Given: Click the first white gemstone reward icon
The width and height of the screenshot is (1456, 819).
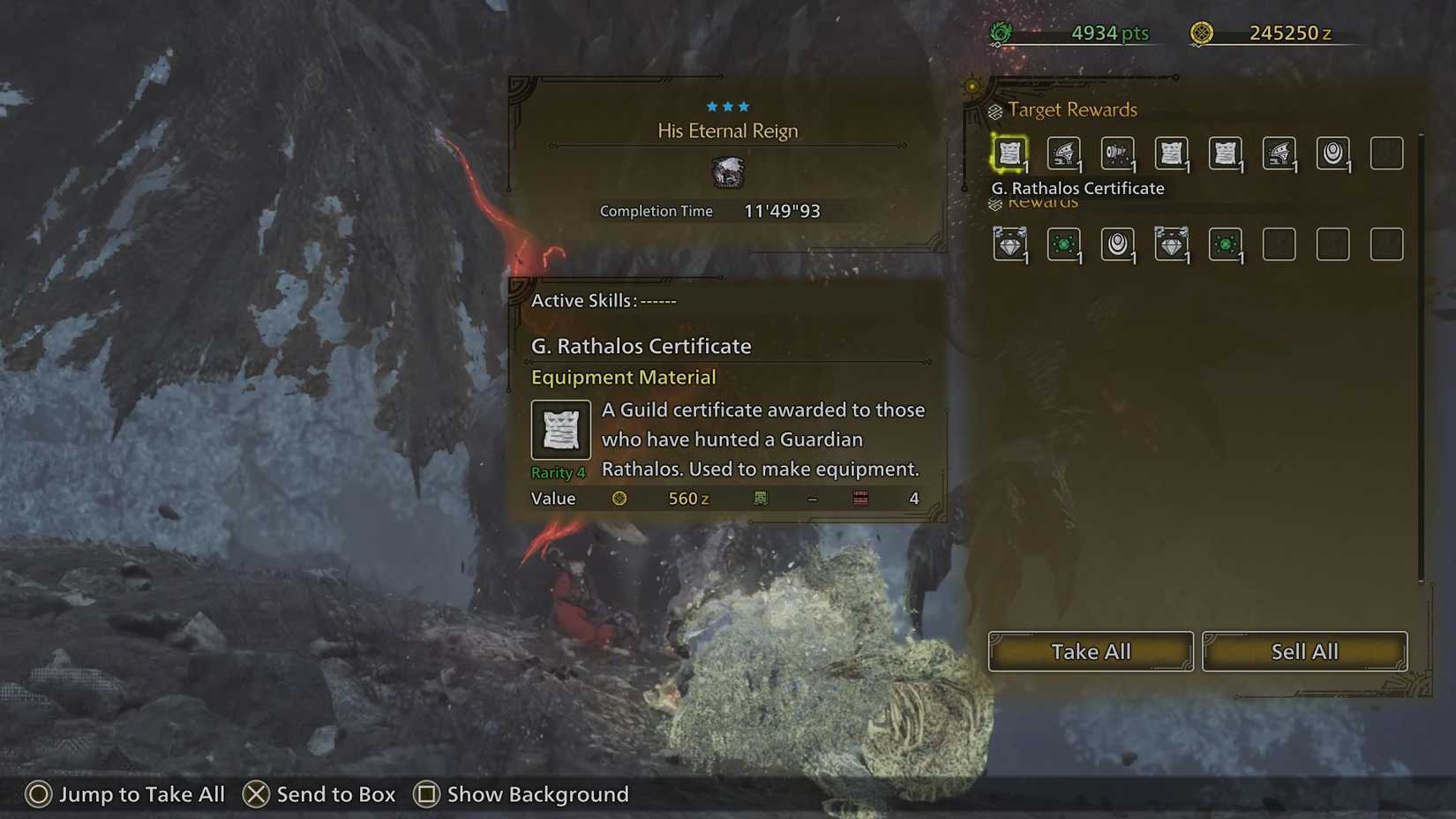Looking at the screenshot, I should (1010, 244).
